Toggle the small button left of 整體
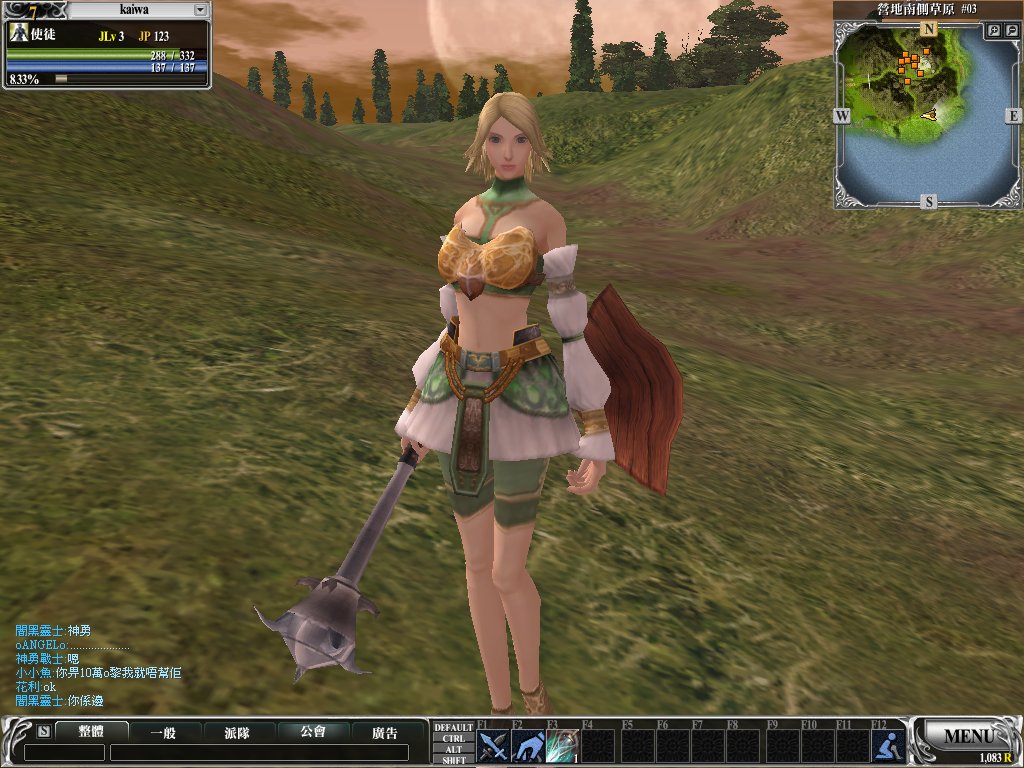Image resolution: width=1024 pixels, height=768 pixels. coord(43,731)
